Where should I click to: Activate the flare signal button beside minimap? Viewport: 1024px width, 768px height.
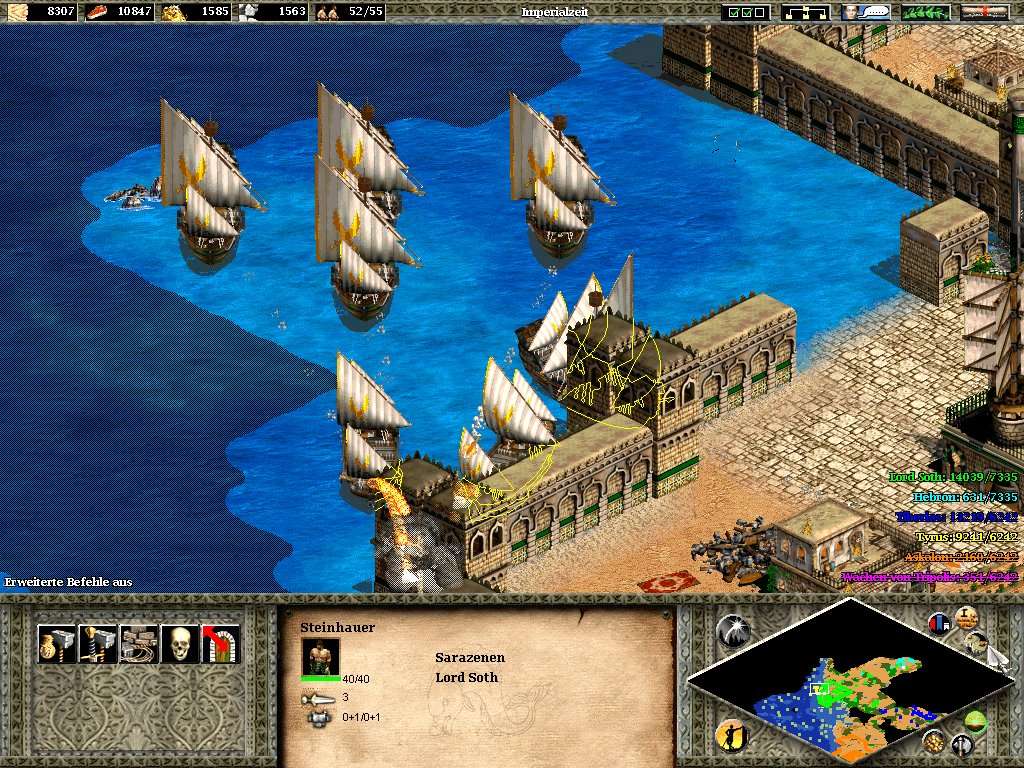point(732,629)
